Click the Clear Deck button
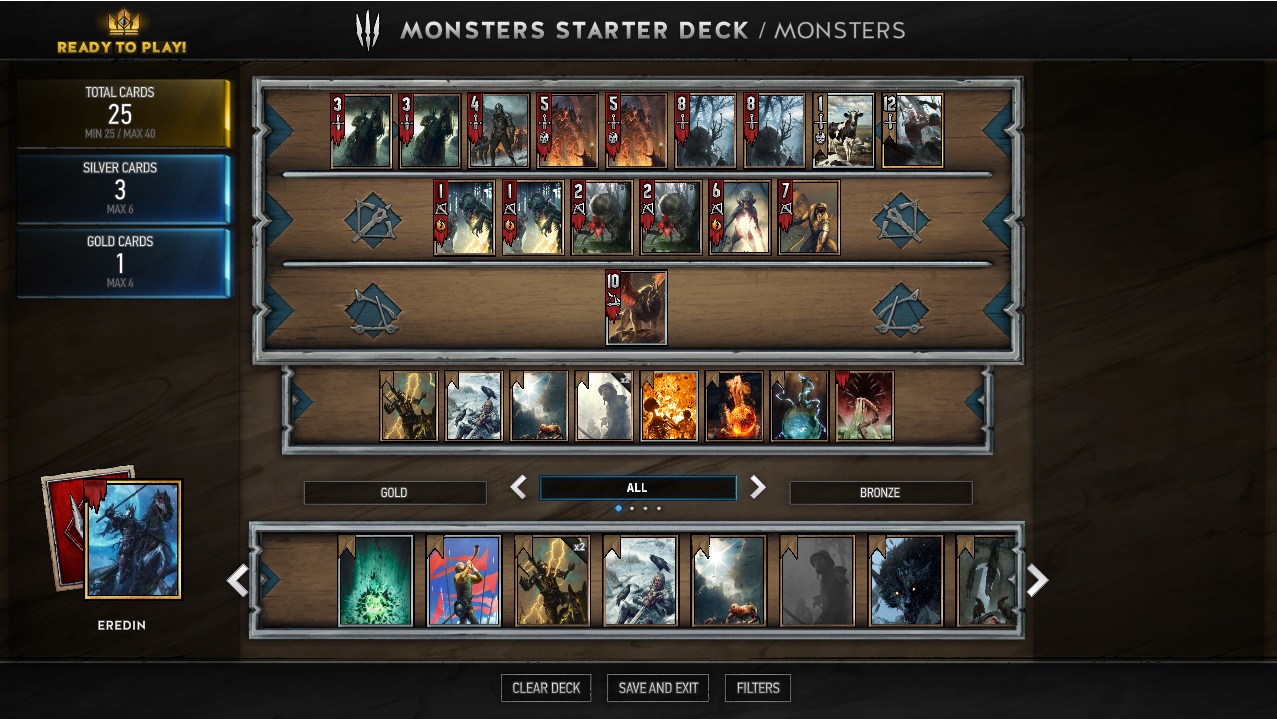This screenshot has height=719, width=1277. [x=546, y=688]
